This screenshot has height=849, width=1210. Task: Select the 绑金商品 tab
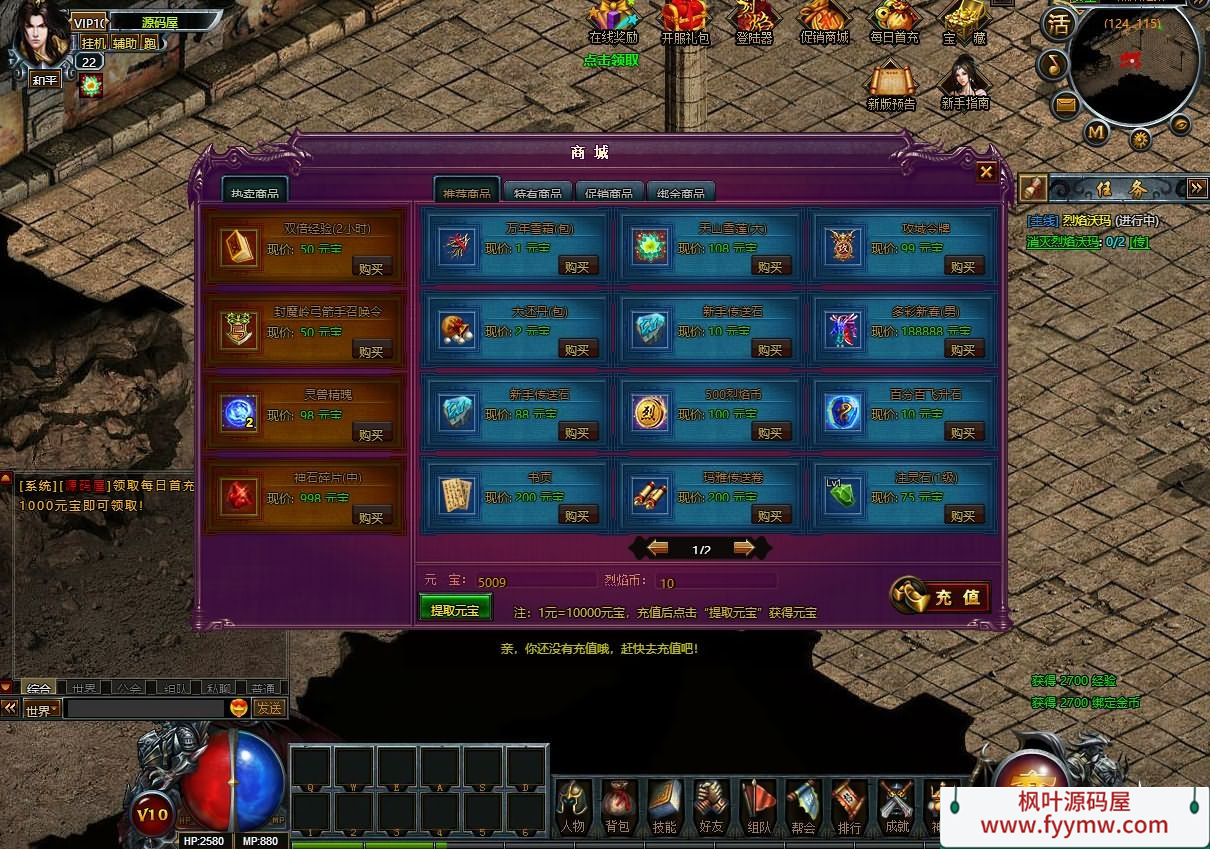tap(680, 193)
